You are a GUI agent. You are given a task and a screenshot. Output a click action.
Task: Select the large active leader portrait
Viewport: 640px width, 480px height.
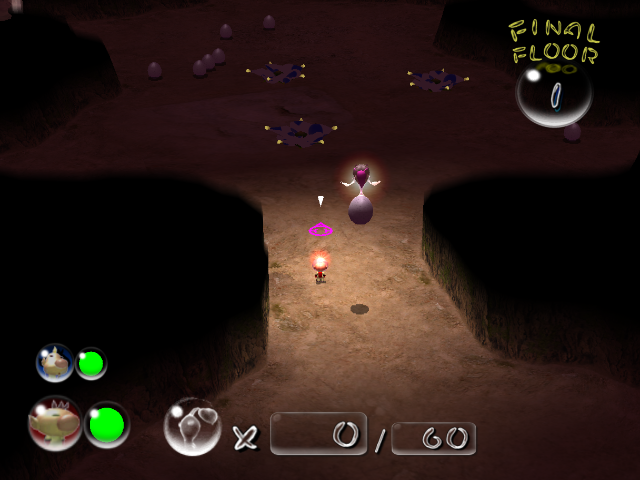click(x=55, y=423)
